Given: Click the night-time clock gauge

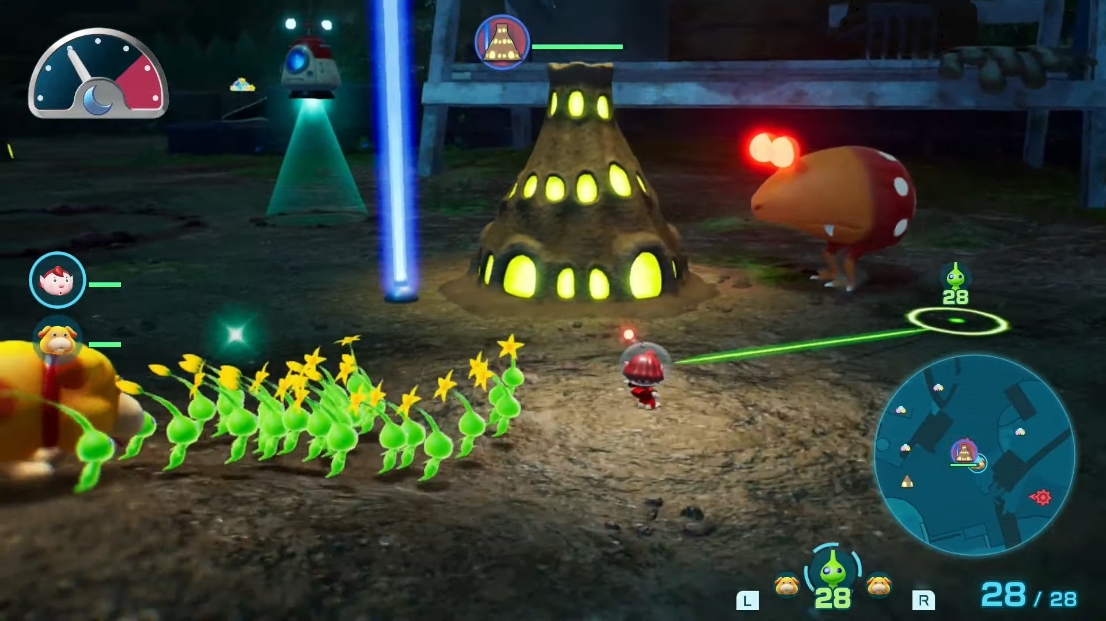Looking at the screenshot, I should [x=98, y=75].
